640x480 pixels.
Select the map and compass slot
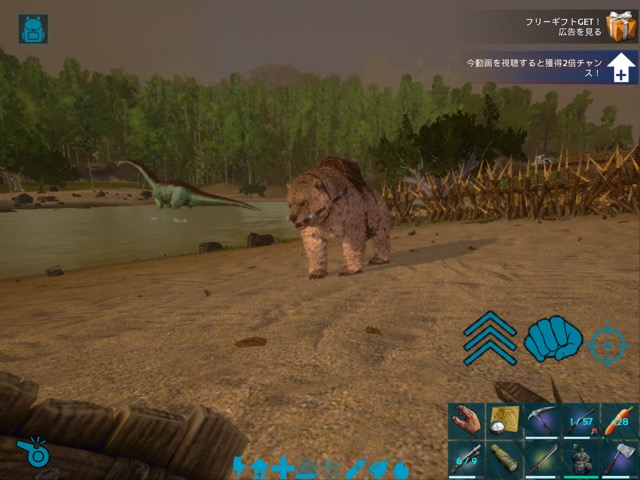504,421
